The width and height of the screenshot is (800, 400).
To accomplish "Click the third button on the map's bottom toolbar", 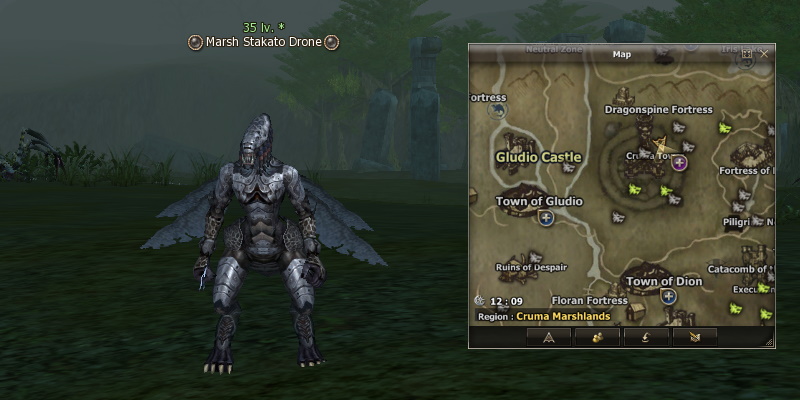I will pyautogui.click(x=645, y=337).
